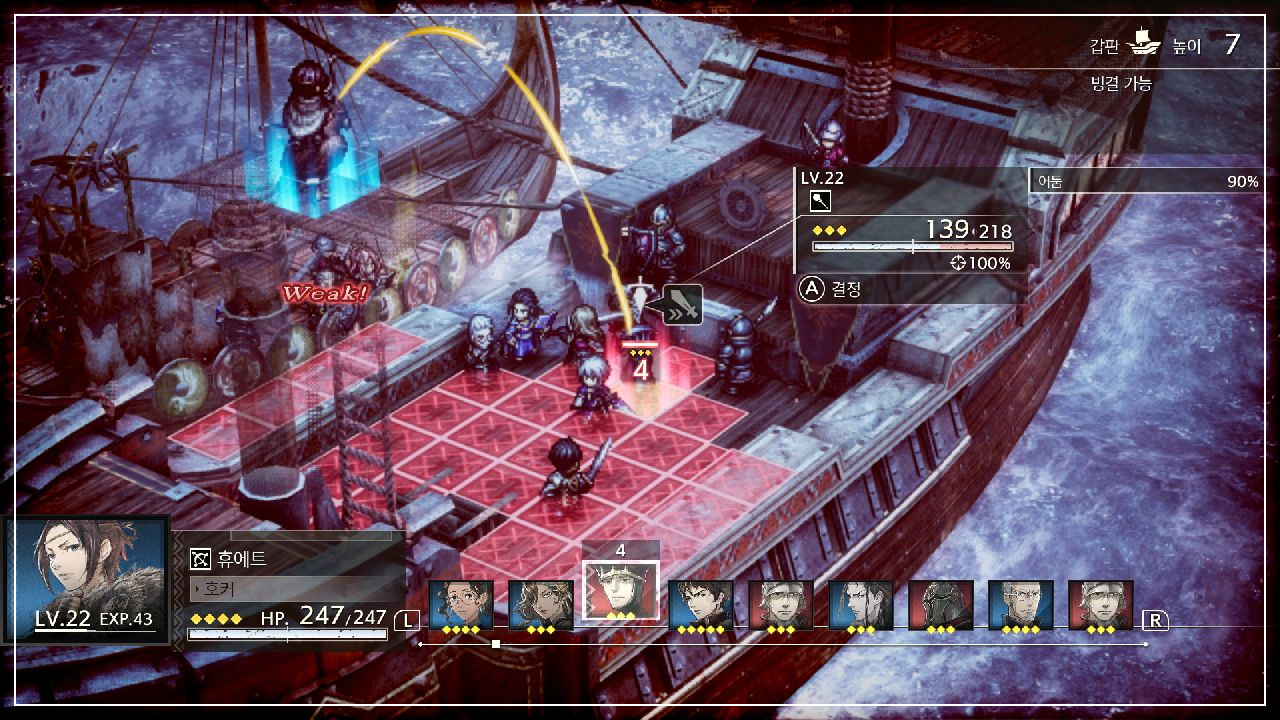The image size is (1280, 720).
Task: Click the enemy HP bar showing 139/218
Action: click(x=912, y=247)
